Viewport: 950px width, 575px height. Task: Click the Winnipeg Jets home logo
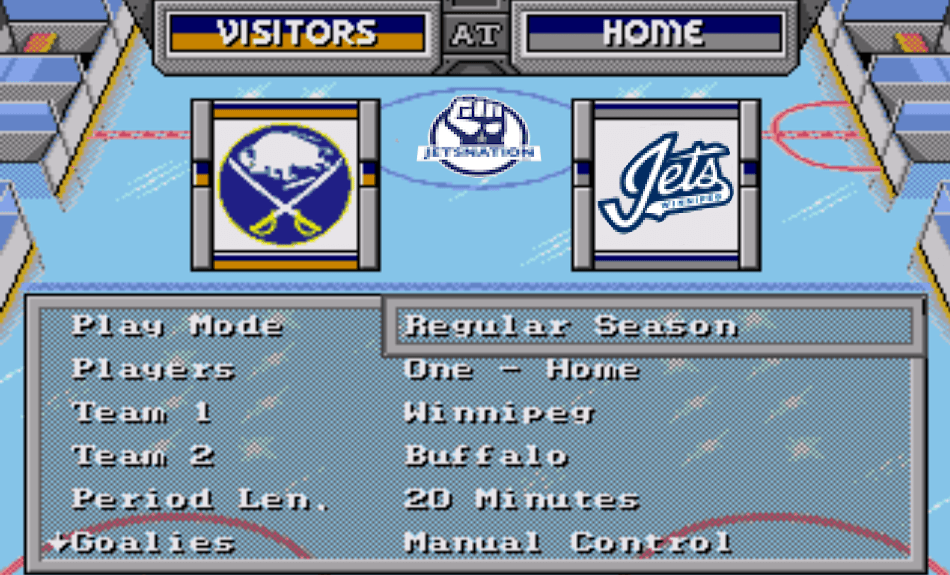coord(666,185)
